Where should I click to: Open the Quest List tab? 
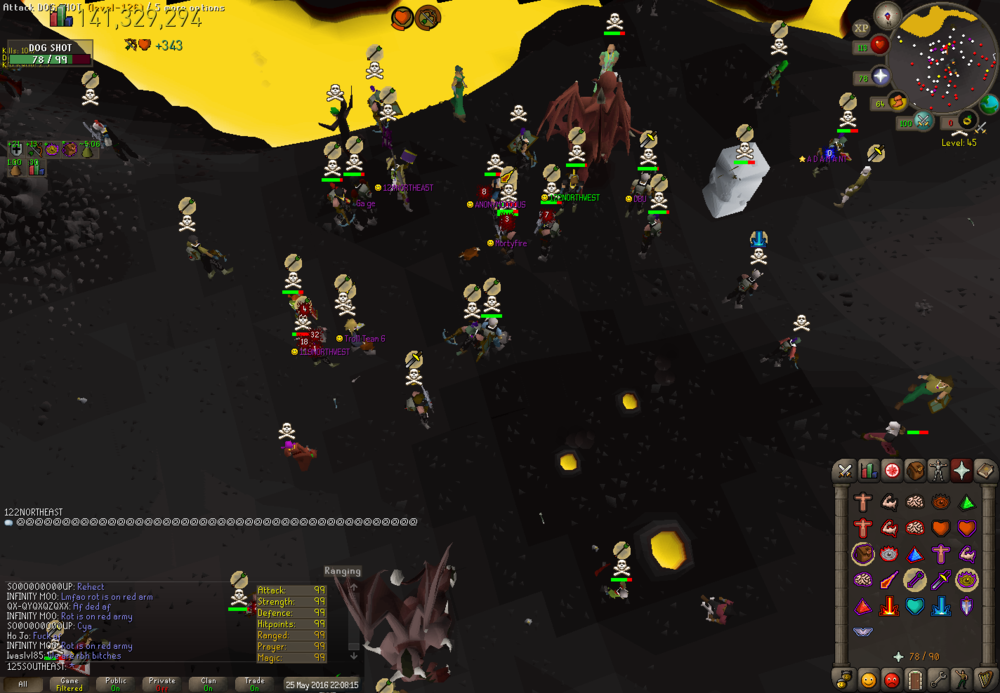click(x=891, y=470)
